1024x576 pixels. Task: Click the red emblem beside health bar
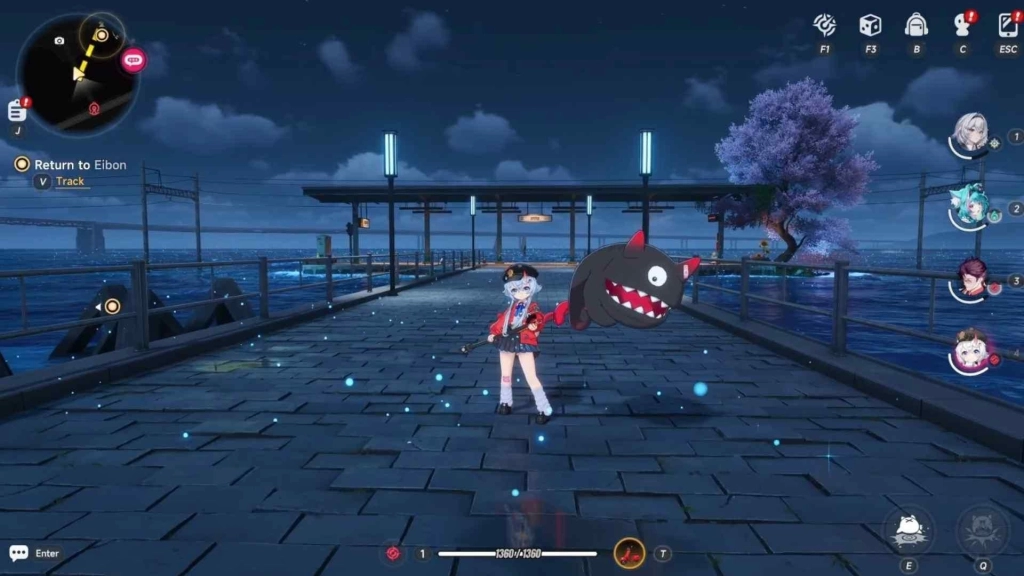point(395,553)
